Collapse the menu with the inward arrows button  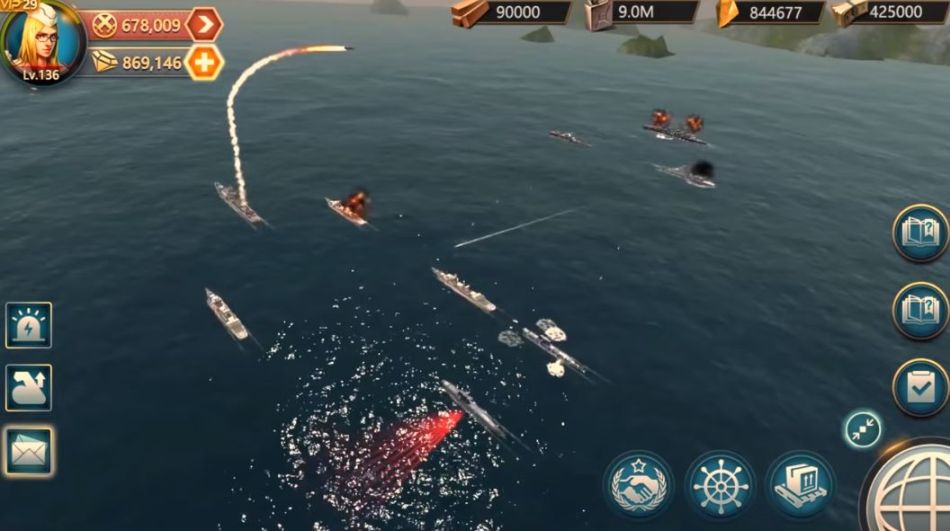[862, 428]
